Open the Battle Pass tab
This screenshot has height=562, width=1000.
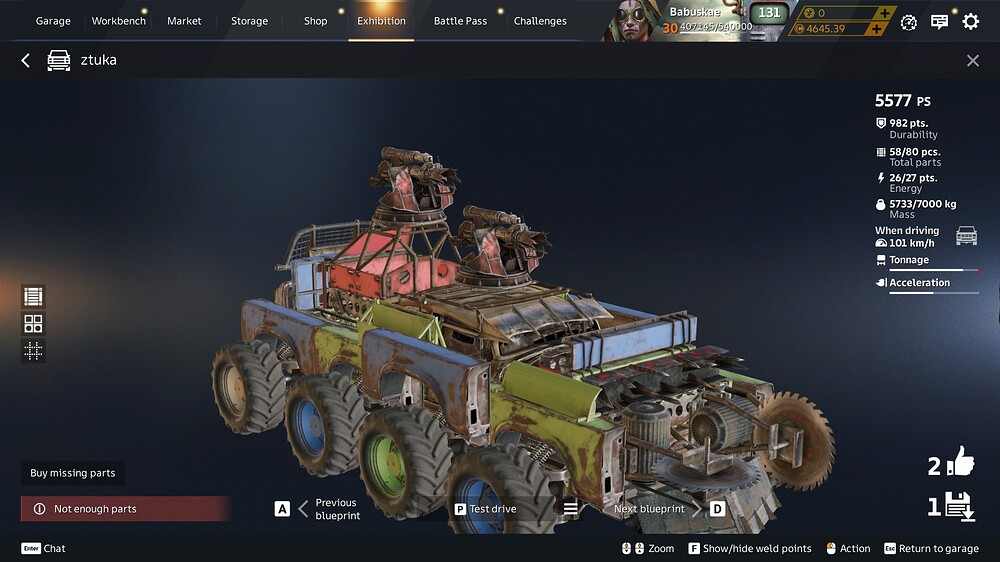click(x=460, y=21)
